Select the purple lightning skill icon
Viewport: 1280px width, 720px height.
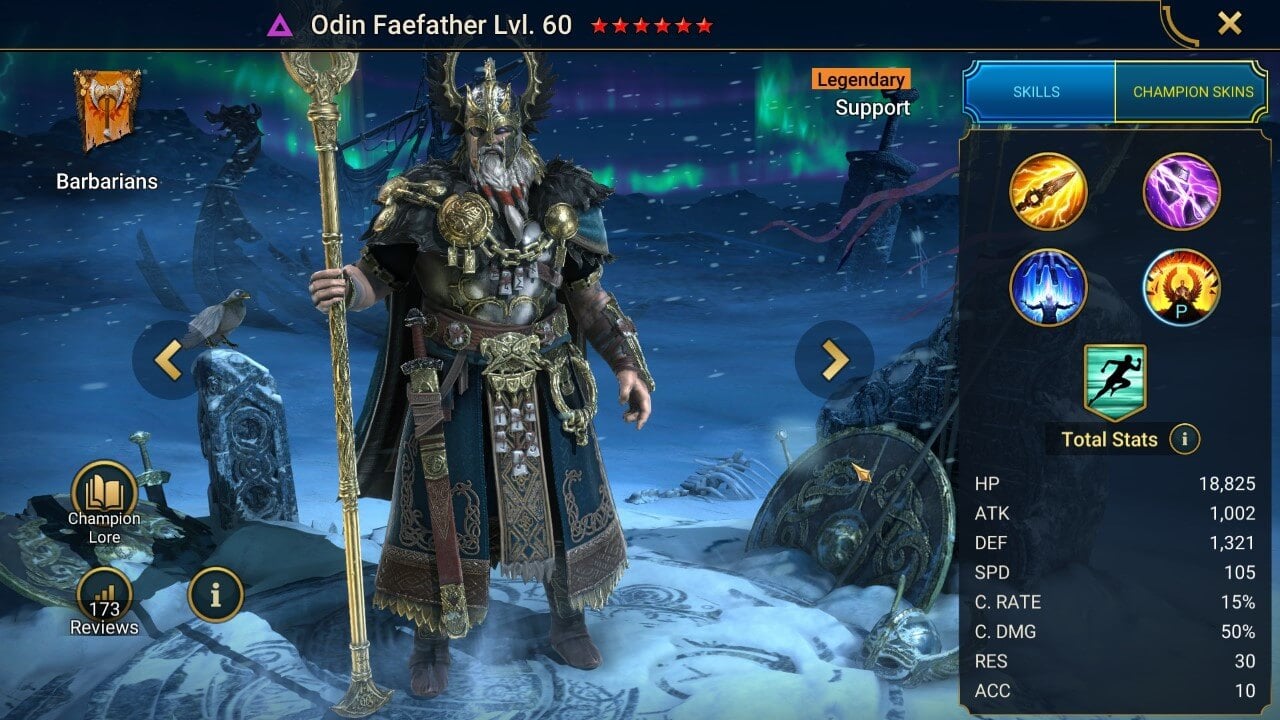(x=1182, y=191)
